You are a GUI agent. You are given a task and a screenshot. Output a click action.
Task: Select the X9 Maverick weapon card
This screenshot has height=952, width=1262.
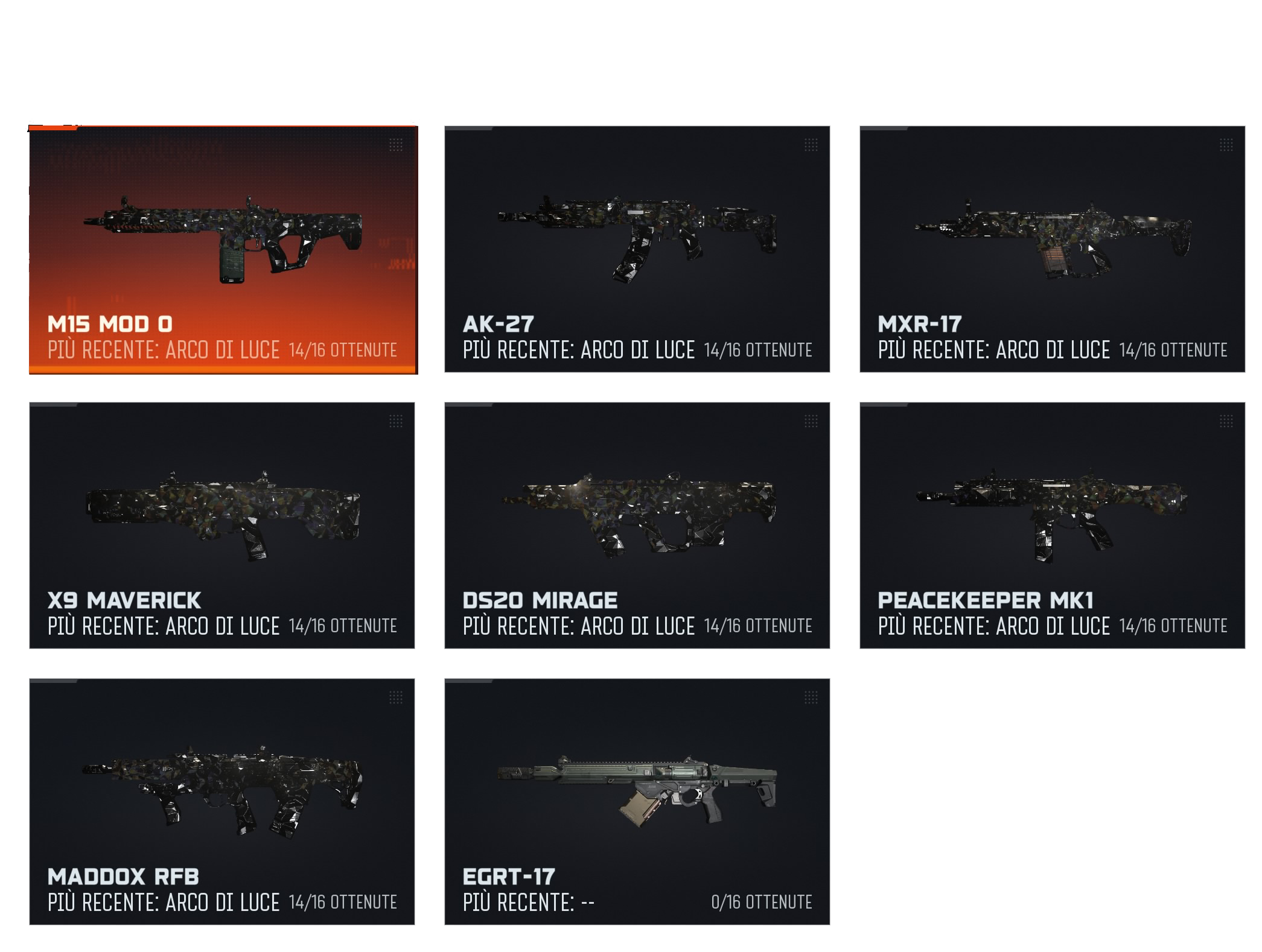222,525
